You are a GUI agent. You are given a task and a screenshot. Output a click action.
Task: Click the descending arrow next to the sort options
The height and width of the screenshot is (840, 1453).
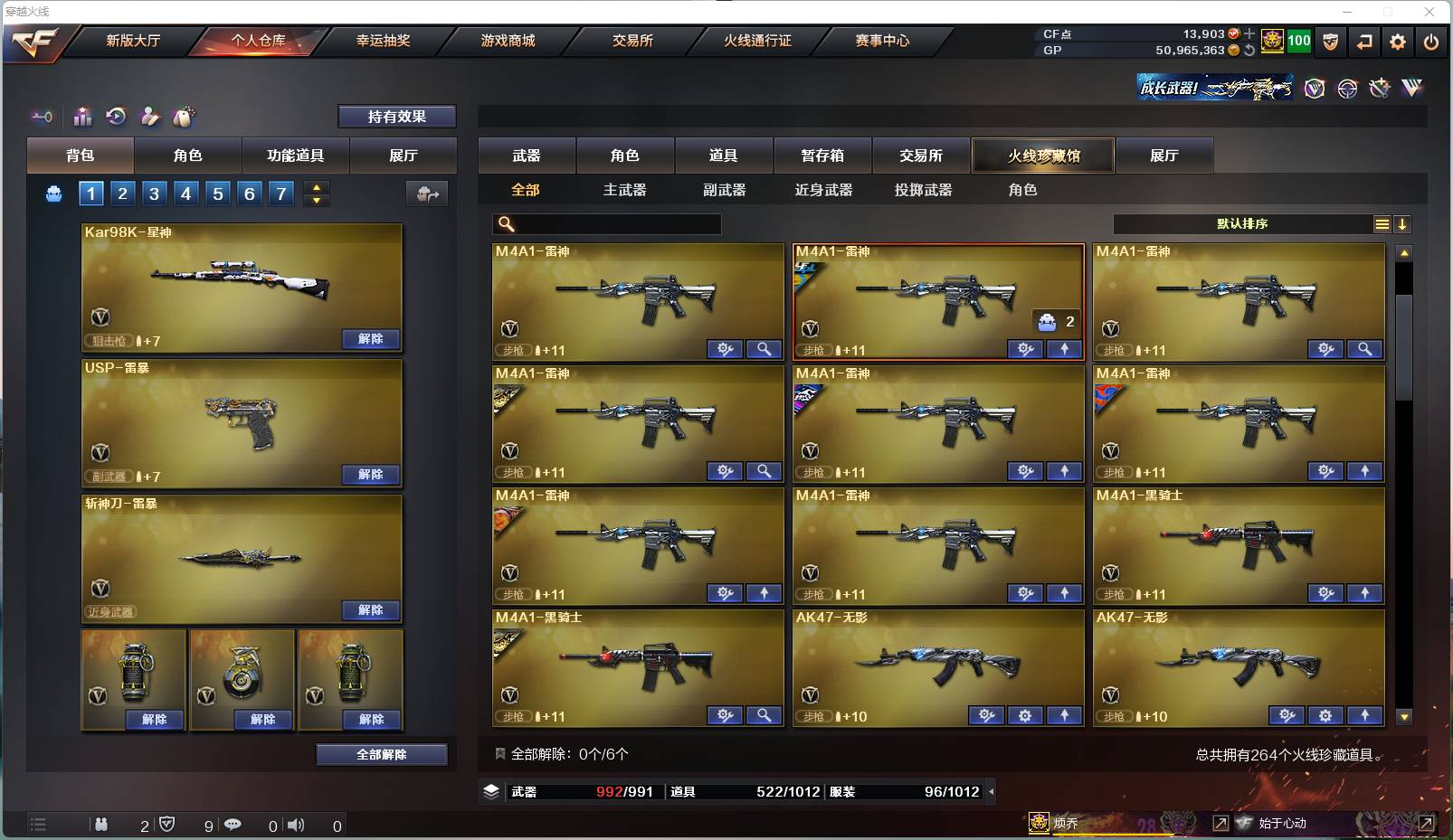(1404, 223)
